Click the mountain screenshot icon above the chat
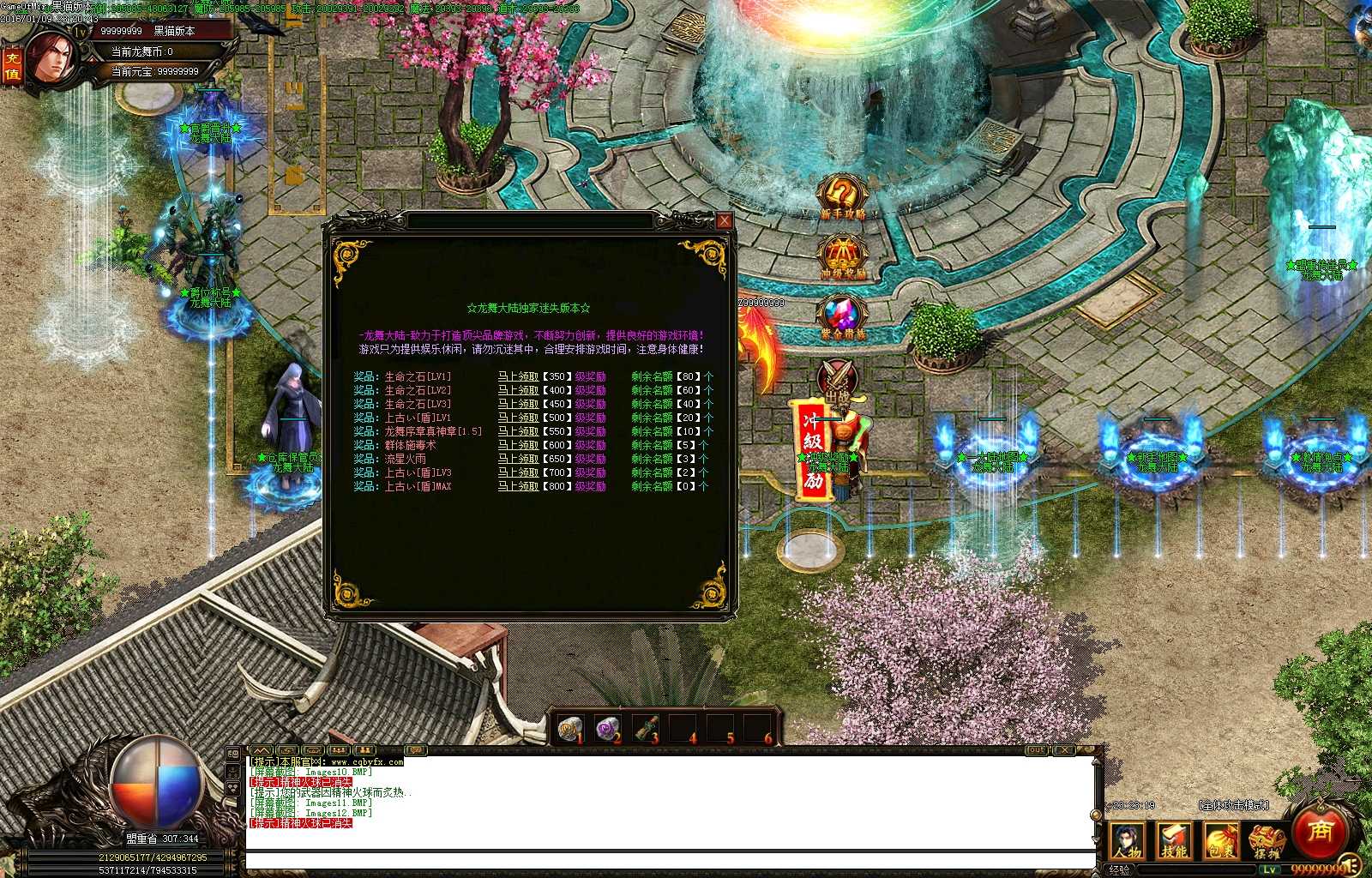1372x878 pixels. coord(260,749)
